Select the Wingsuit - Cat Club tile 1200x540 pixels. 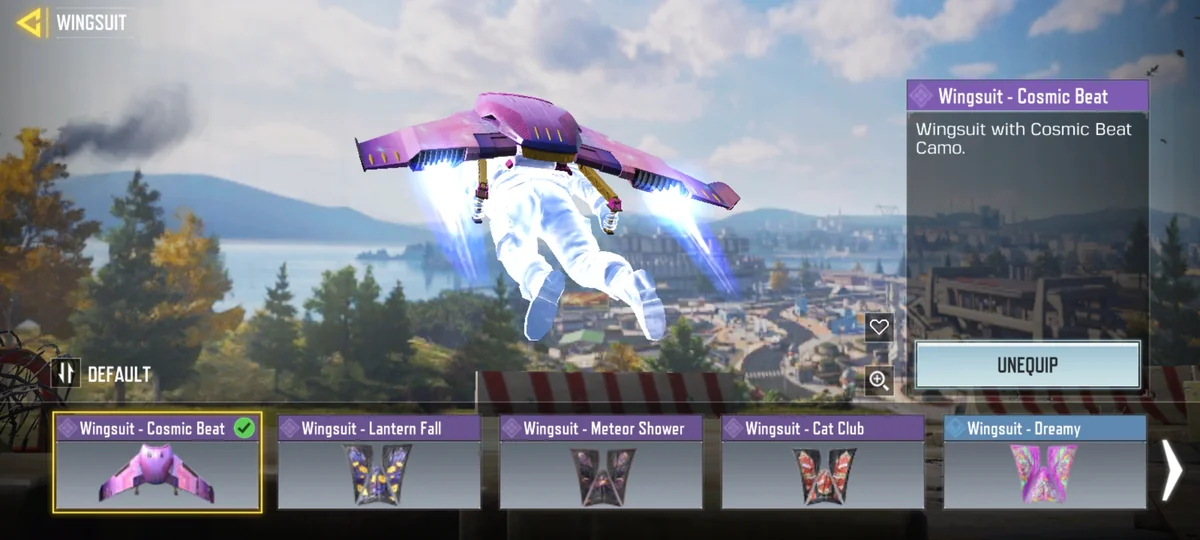pos(823,462)
